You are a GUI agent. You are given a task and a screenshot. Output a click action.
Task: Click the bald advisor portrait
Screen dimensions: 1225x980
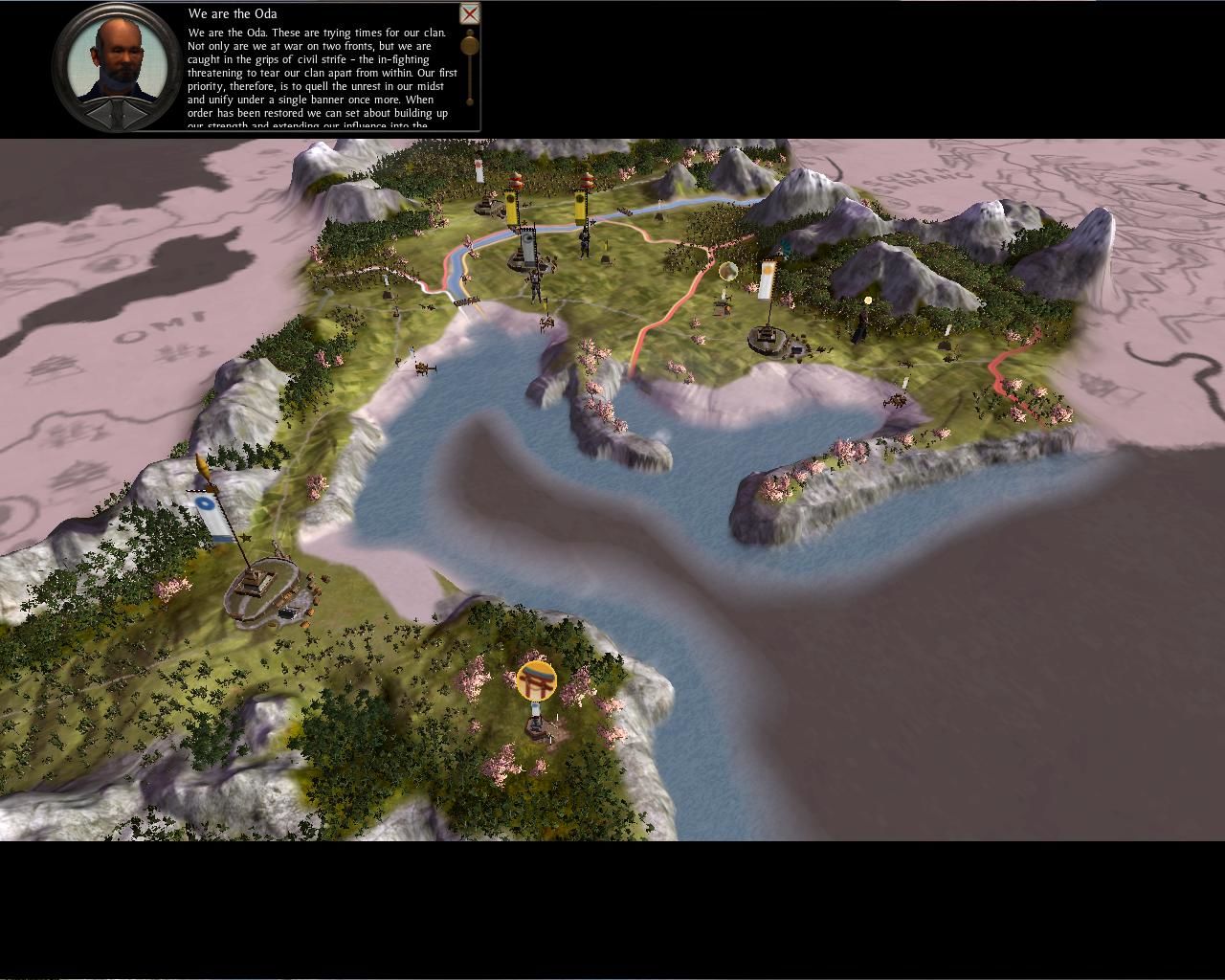coord(117,56)
